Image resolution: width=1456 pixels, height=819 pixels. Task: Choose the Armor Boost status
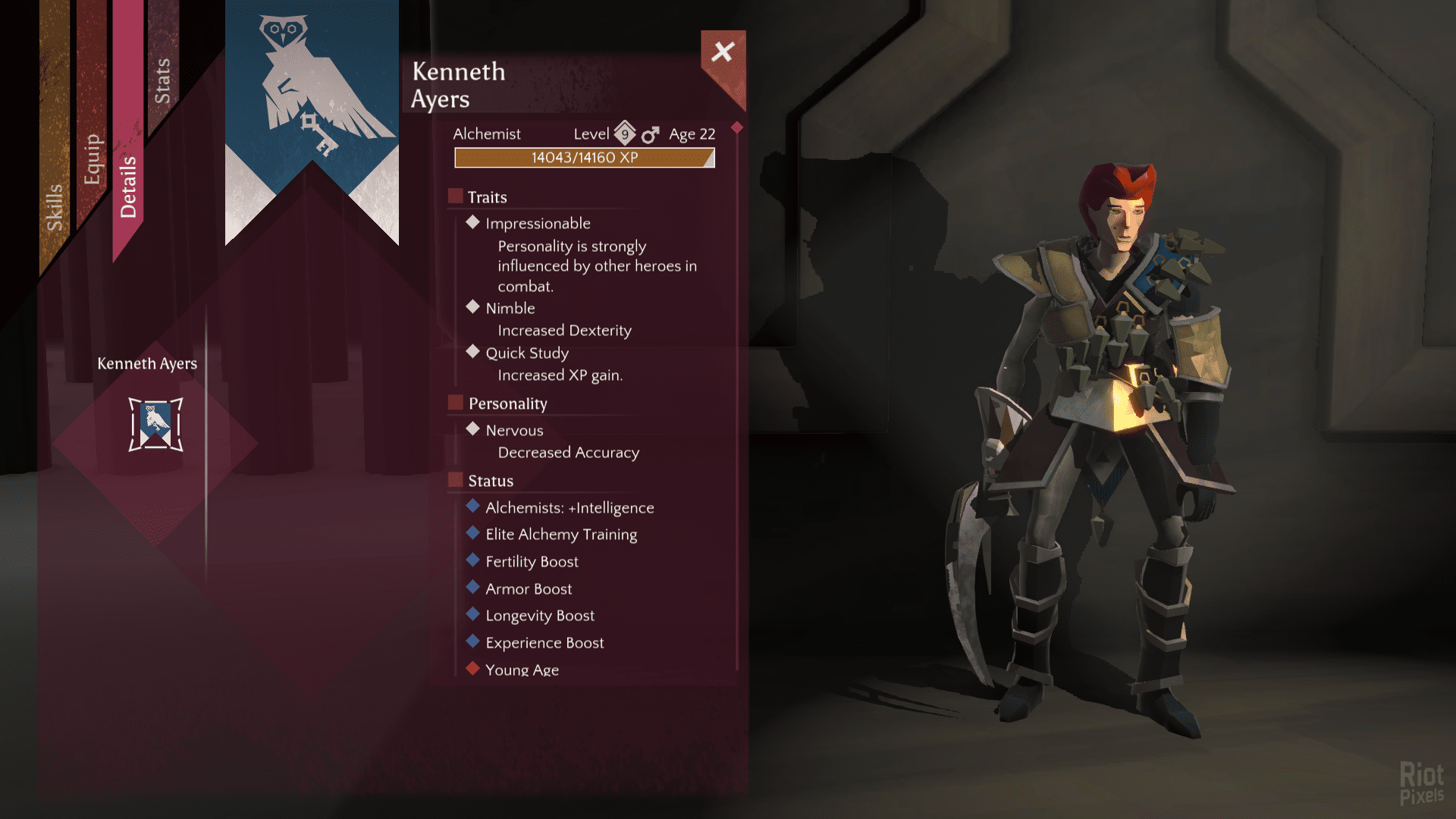tap(529, 589)
